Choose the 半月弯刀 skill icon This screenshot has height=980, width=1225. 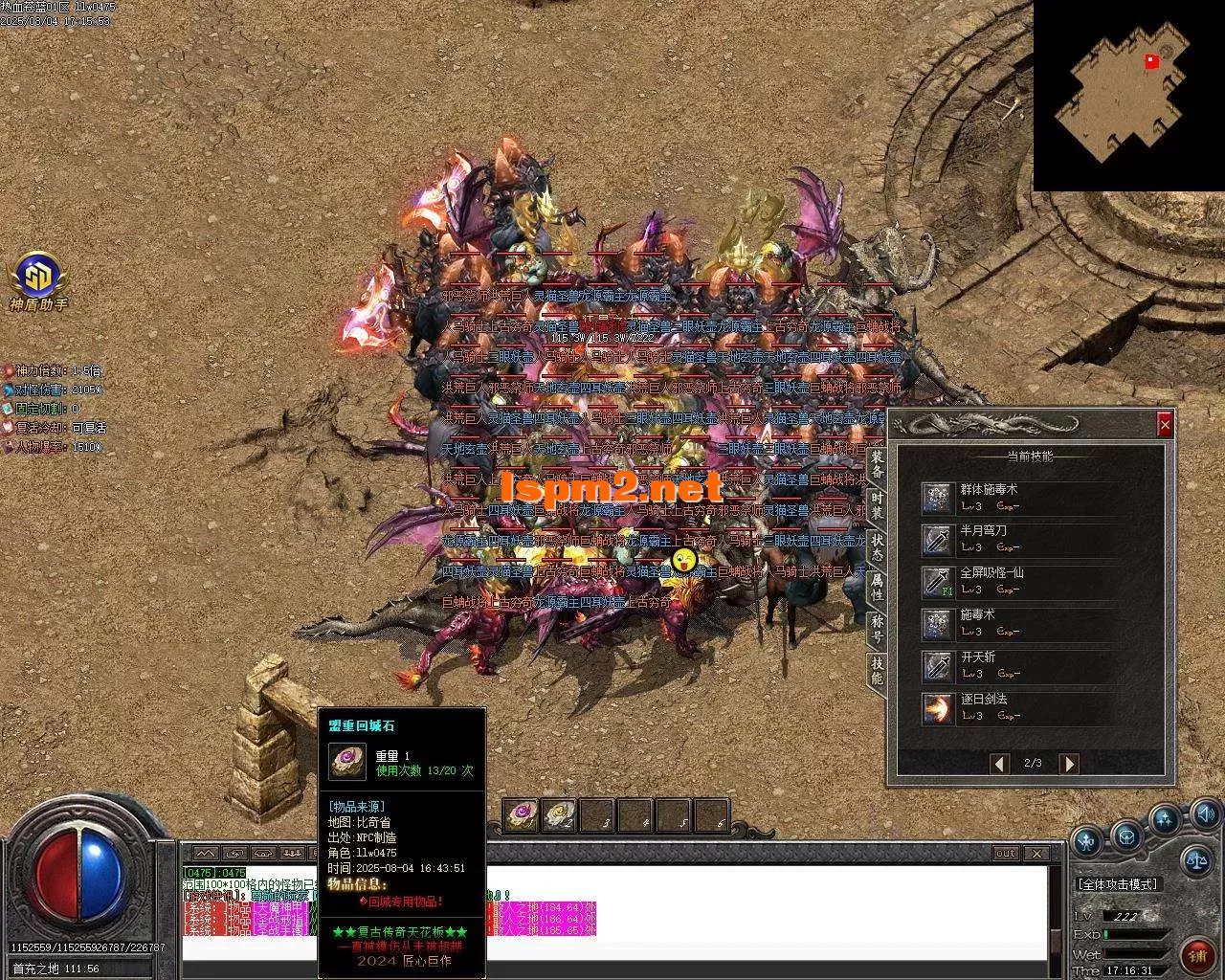pyautogui.click(x=936, y=540)
